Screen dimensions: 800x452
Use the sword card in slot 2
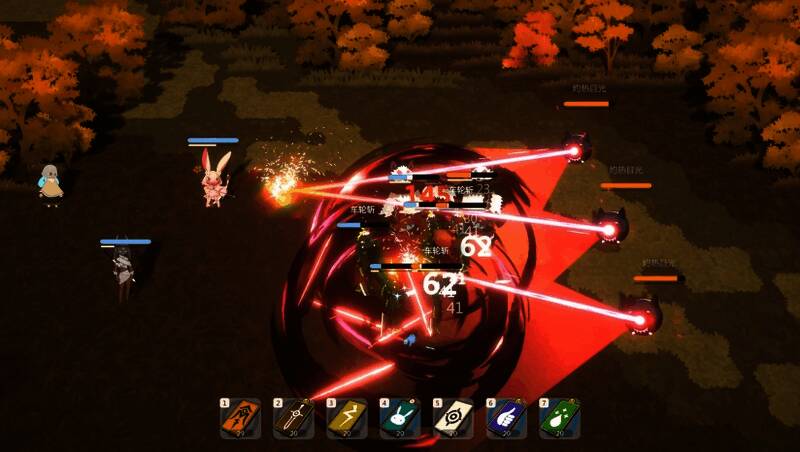point(294,418)
